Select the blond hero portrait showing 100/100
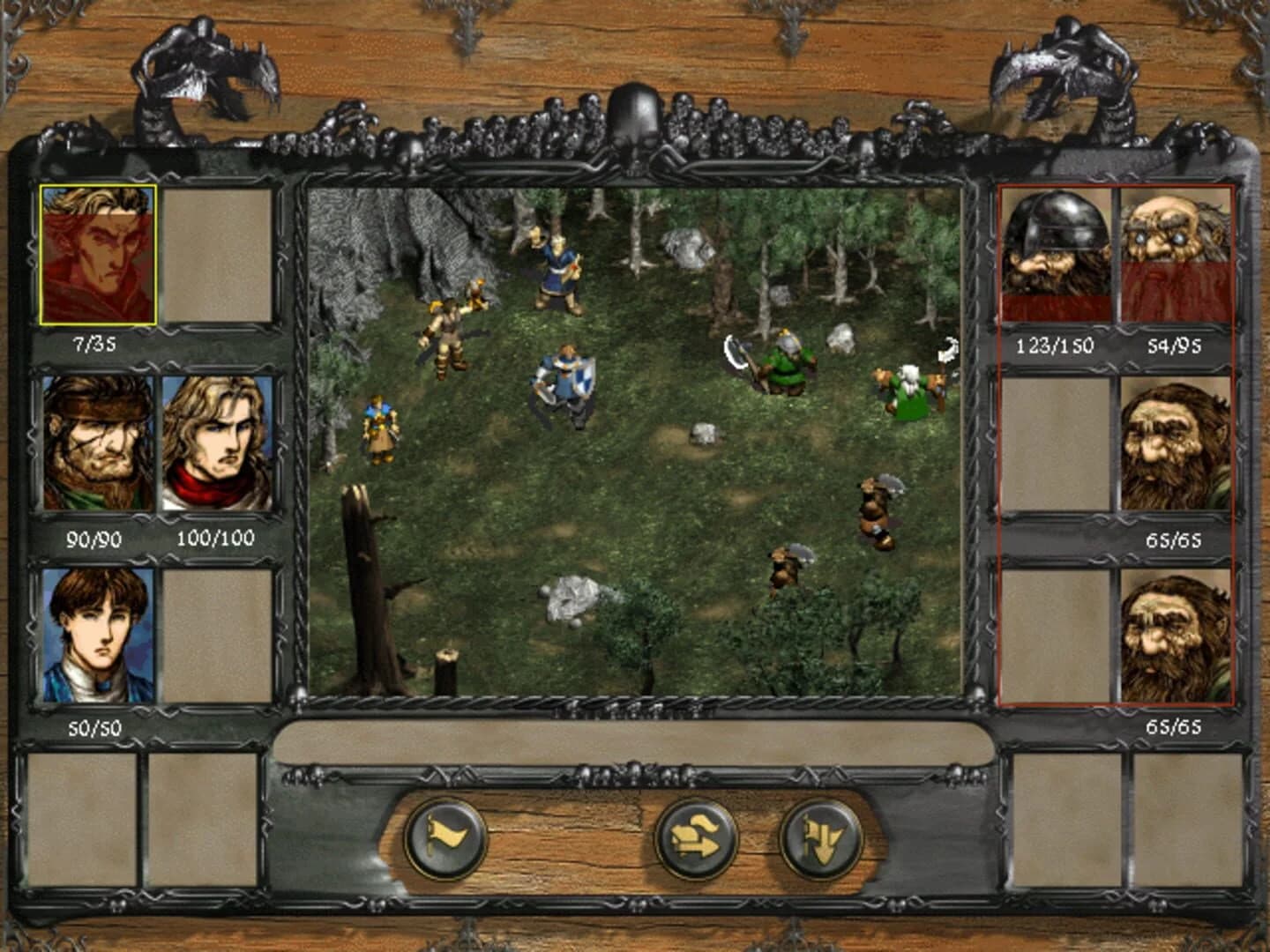This screenshot has width=1270, height=952. pyautogui.click(x=217, y=440)
